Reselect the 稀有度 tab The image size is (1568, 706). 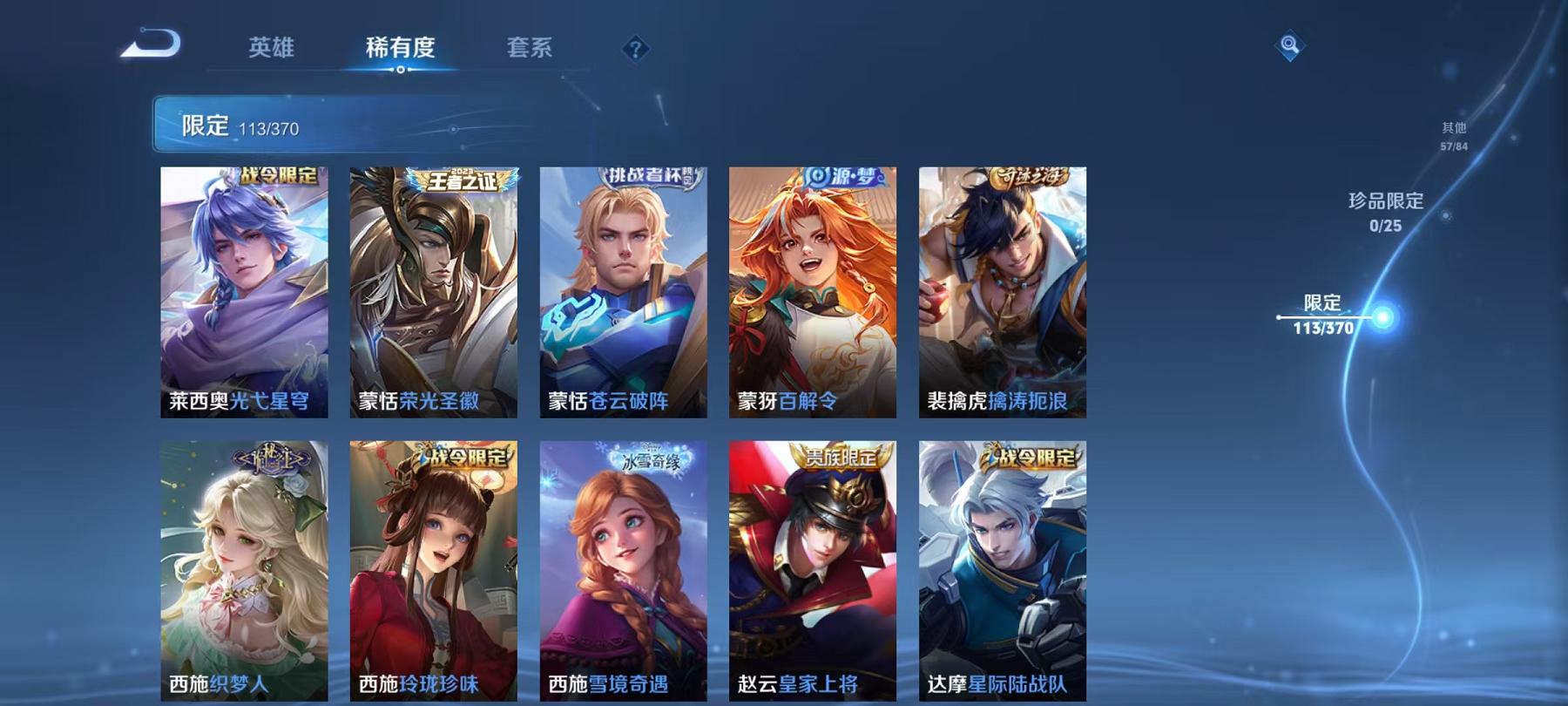[401, 50]
